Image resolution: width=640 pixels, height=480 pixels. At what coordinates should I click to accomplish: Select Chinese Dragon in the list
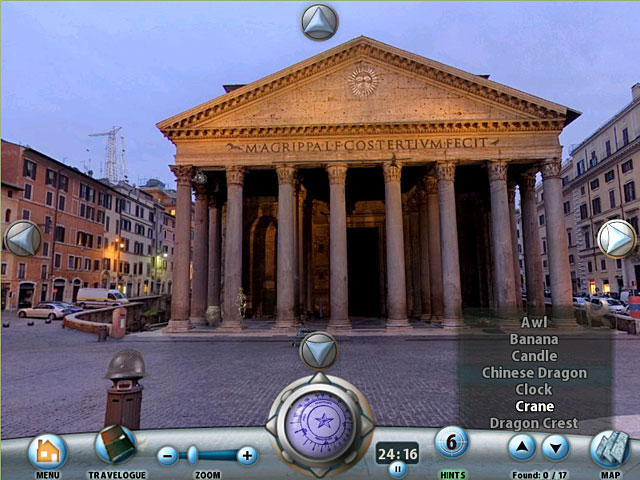point(533,373)
